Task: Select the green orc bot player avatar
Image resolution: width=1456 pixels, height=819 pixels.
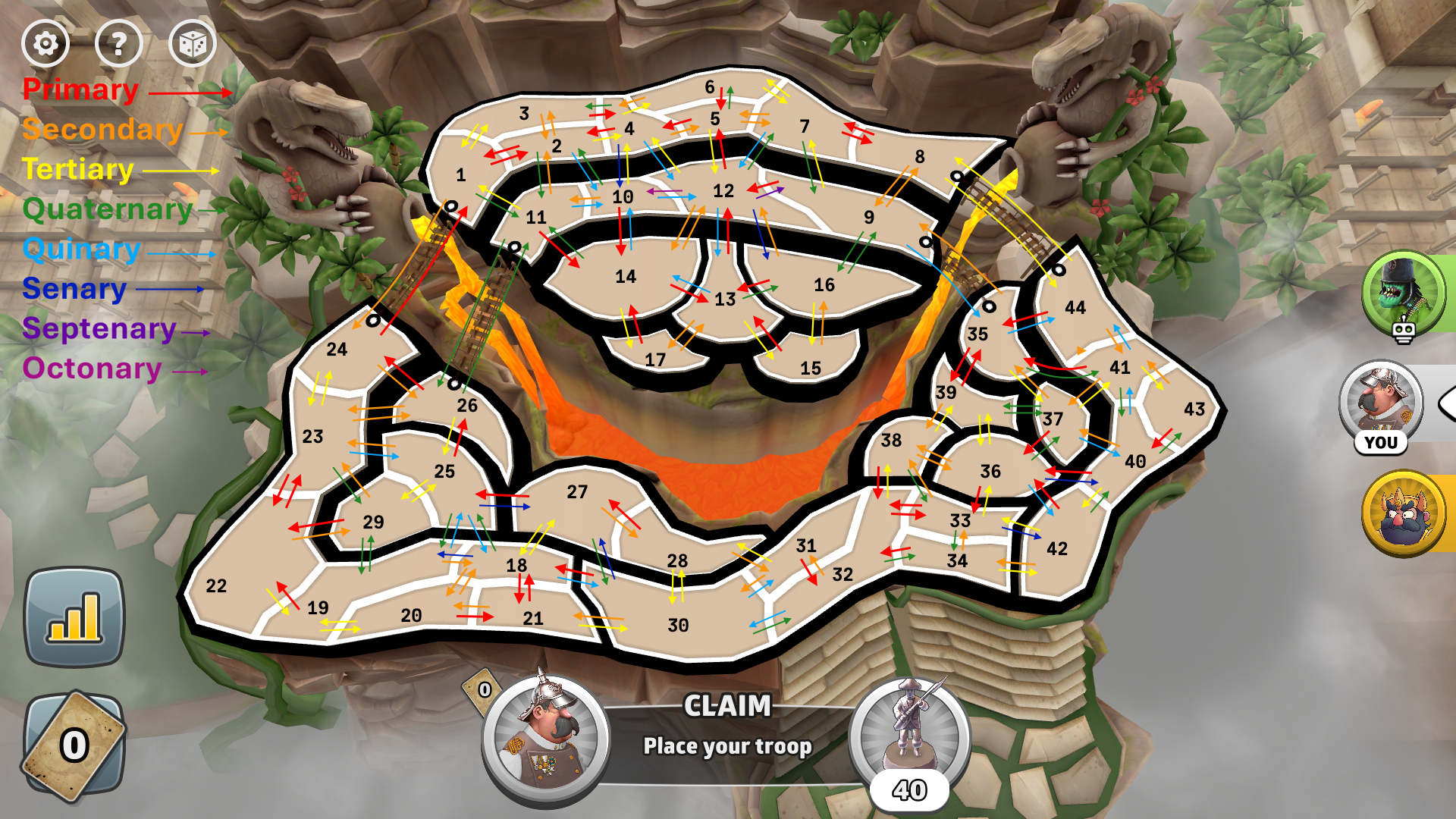Action: click(x=1403, y=292)
